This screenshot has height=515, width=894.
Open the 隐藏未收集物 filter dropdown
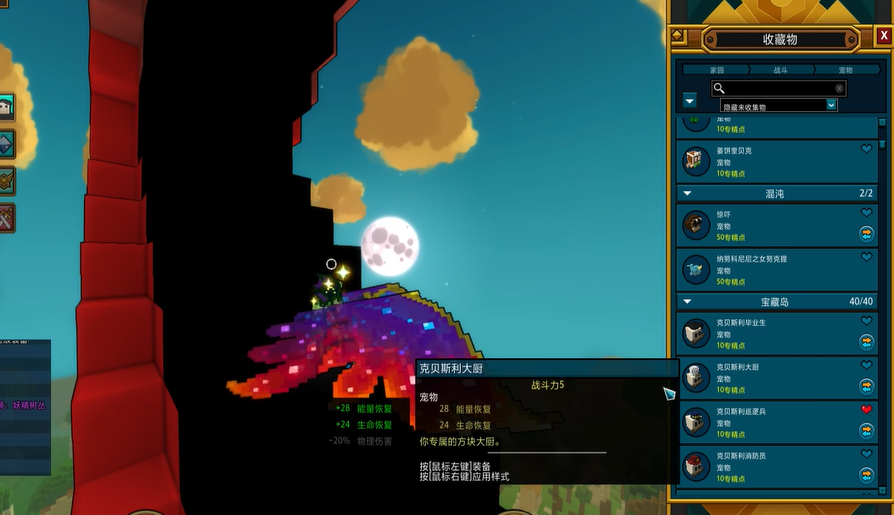831,105
